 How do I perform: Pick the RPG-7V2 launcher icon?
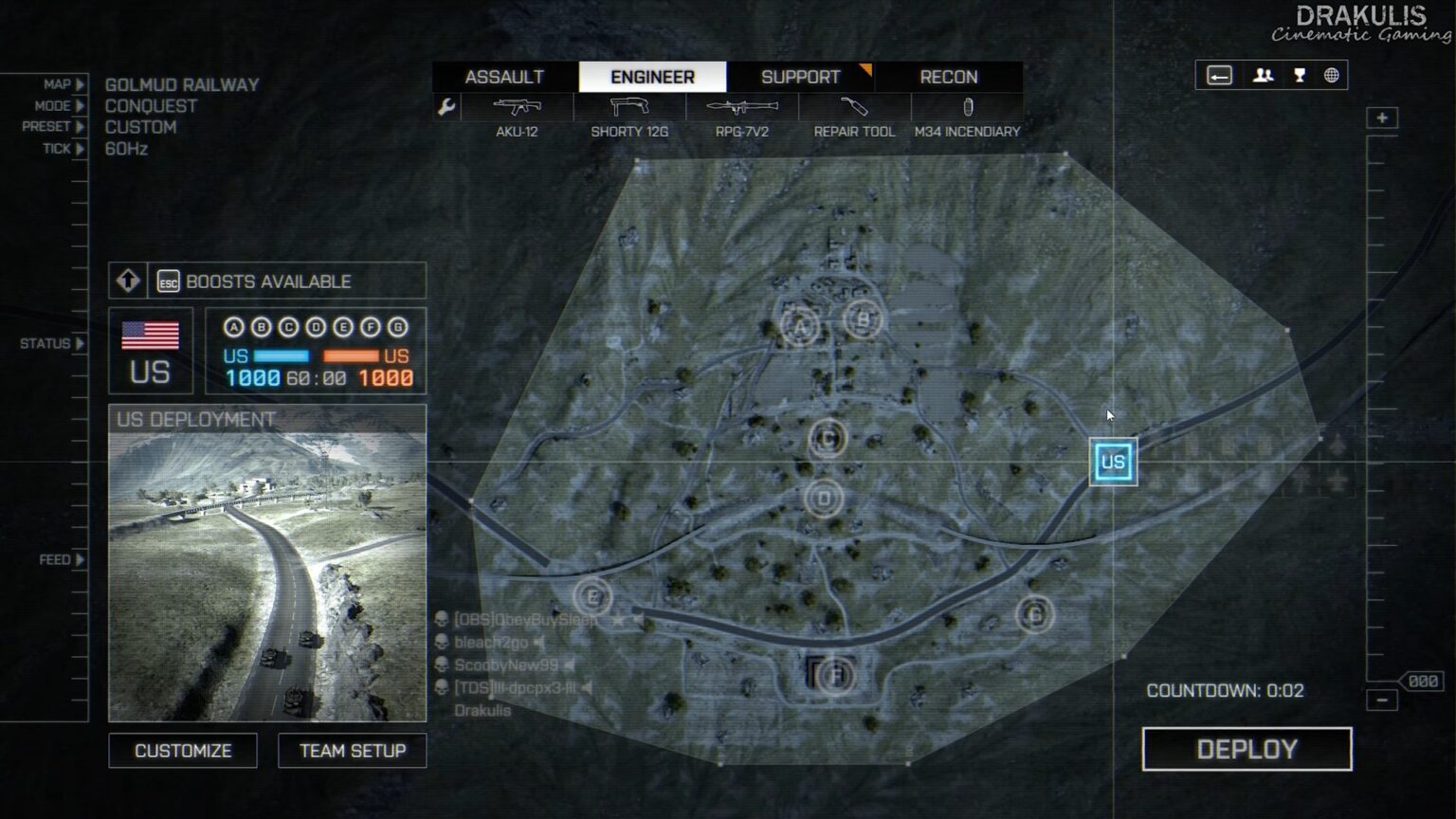(x=740, y=107)
